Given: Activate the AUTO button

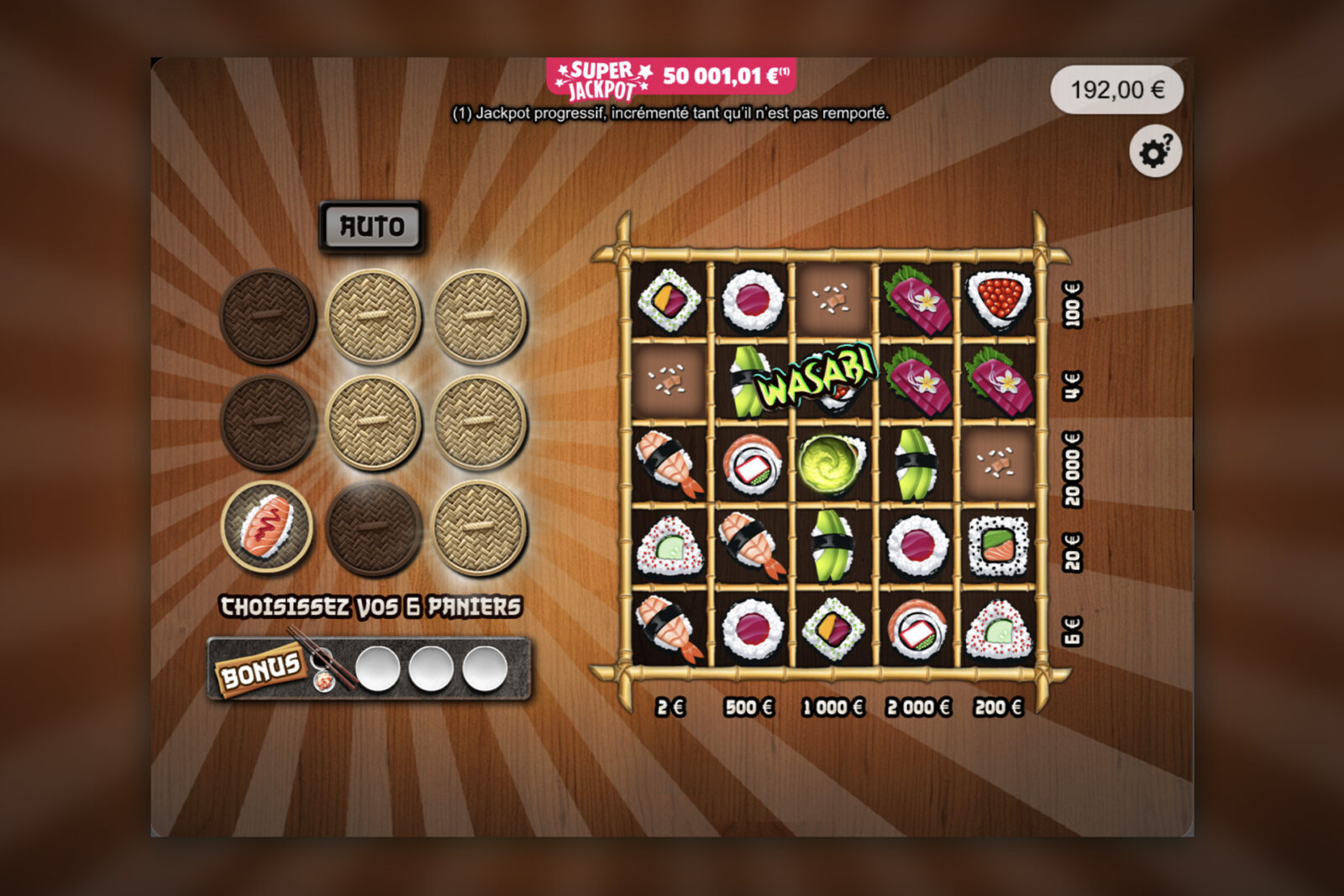Looking at the screenshot, I should pyautogui.click(x=371, y=226).
